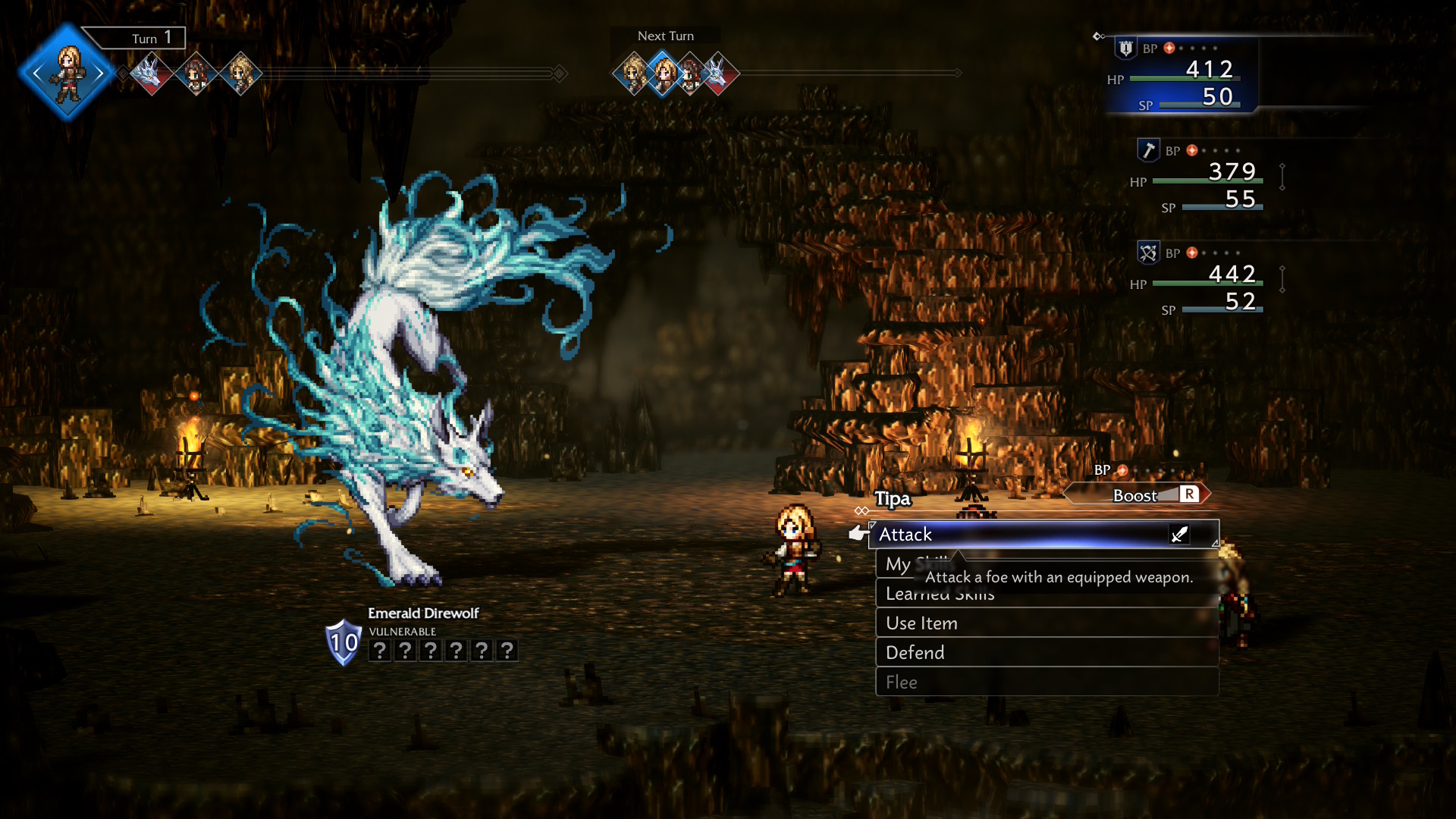Select the party member status with 442 HP

pyautogui.click(x=1206, y=281)
